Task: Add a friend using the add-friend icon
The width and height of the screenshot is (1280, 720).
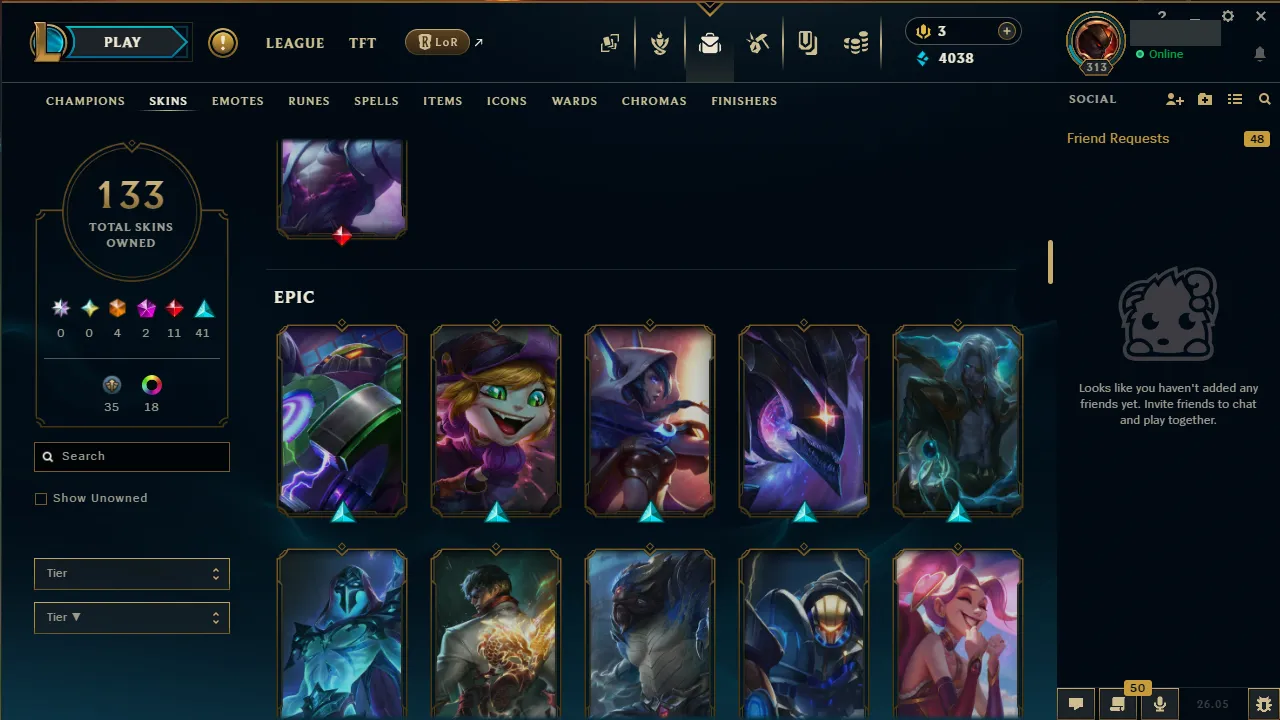Action: pos(1174,99)
